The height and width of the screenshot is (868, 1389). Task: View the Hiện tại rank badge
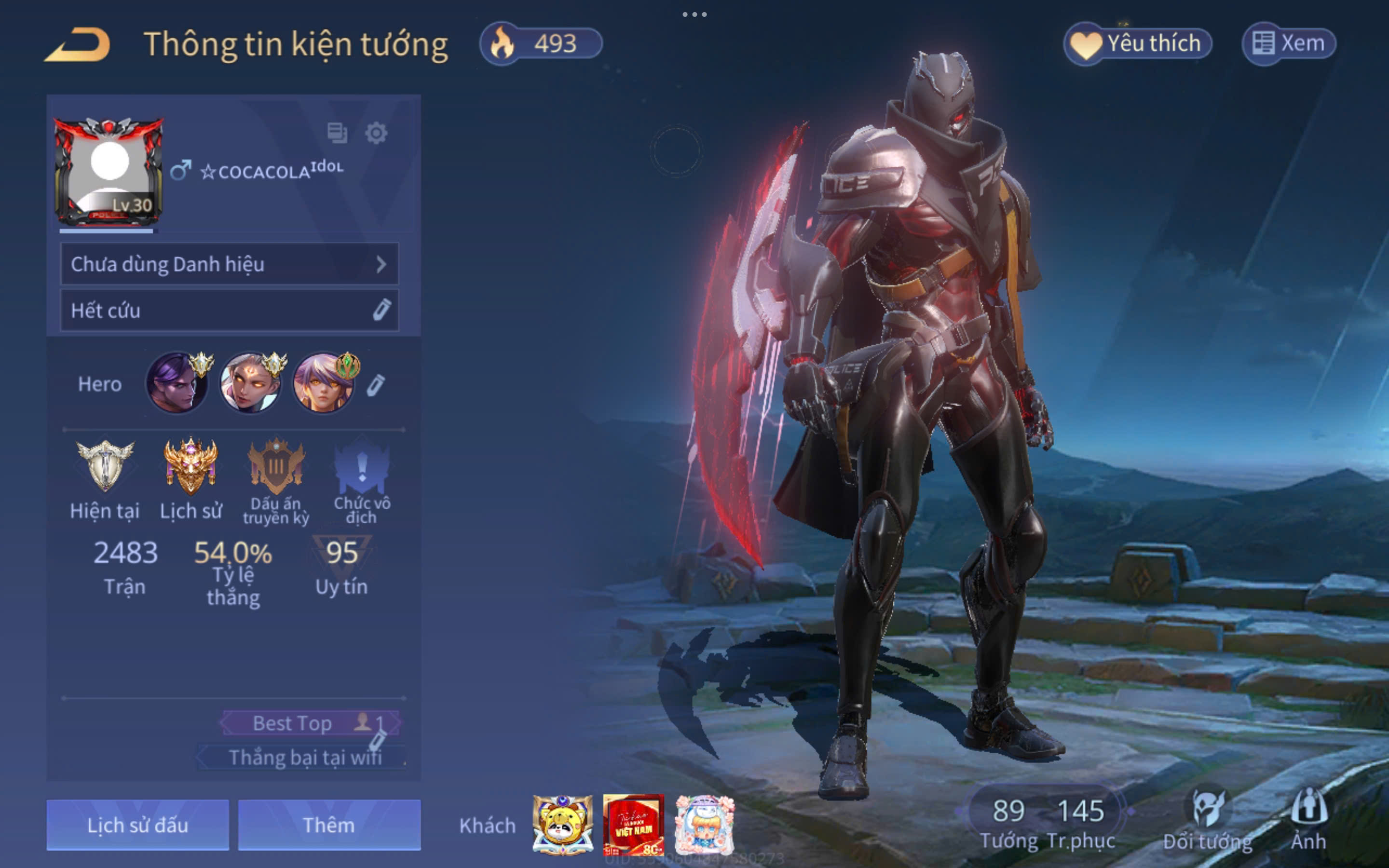105,465
